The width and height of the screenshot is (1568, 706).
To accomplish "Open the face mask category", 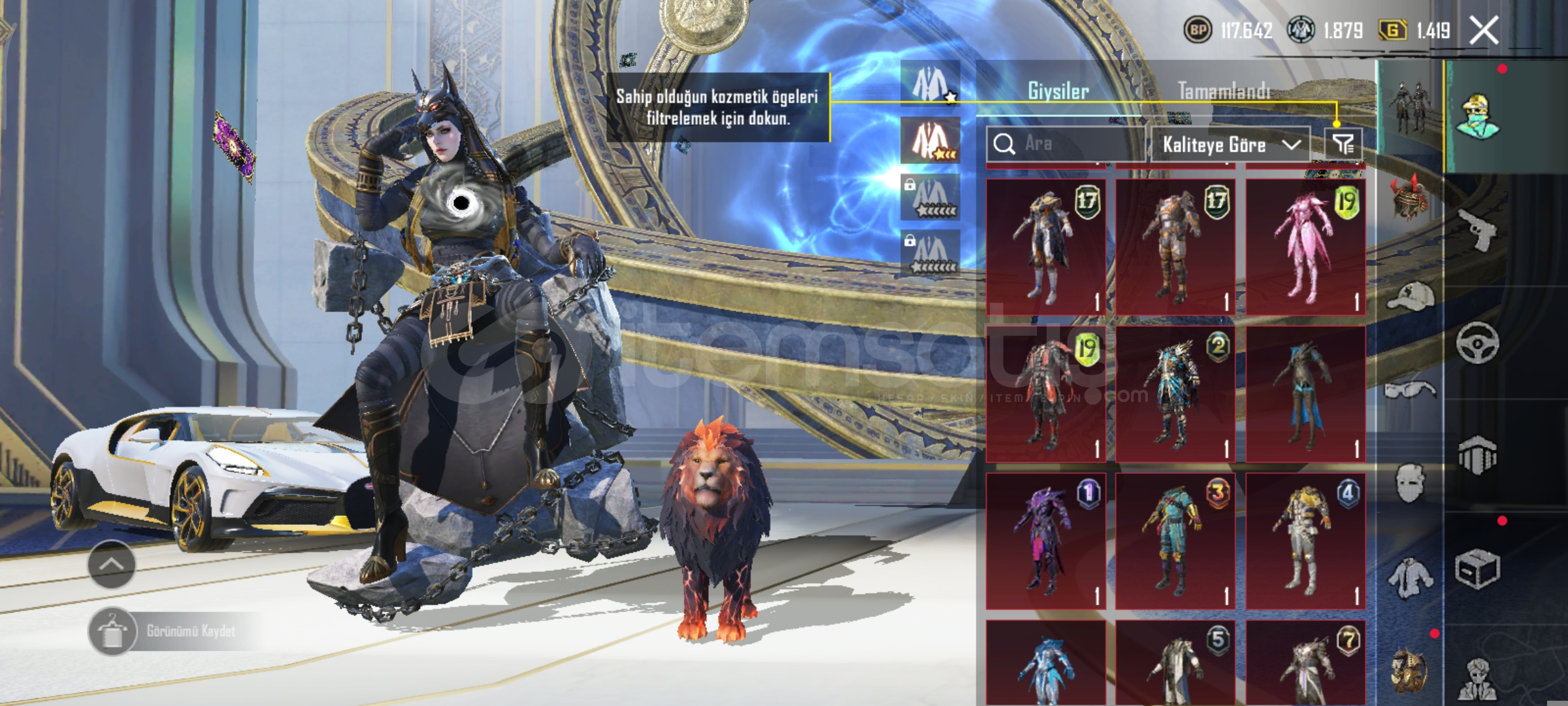I will click(x=1410, y=484).
